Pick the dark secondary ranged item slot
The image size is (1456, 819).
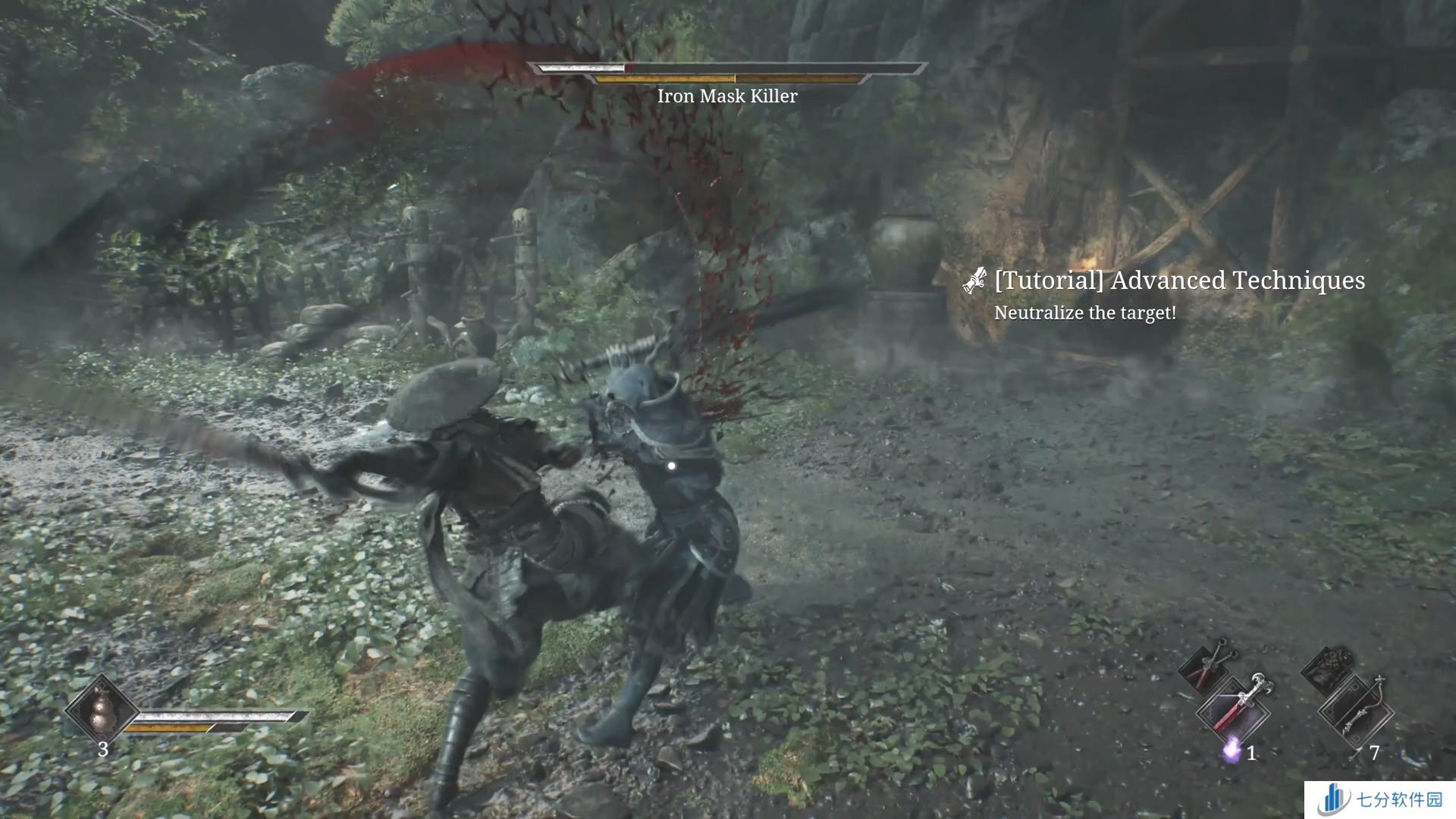tap(1327, 667)
